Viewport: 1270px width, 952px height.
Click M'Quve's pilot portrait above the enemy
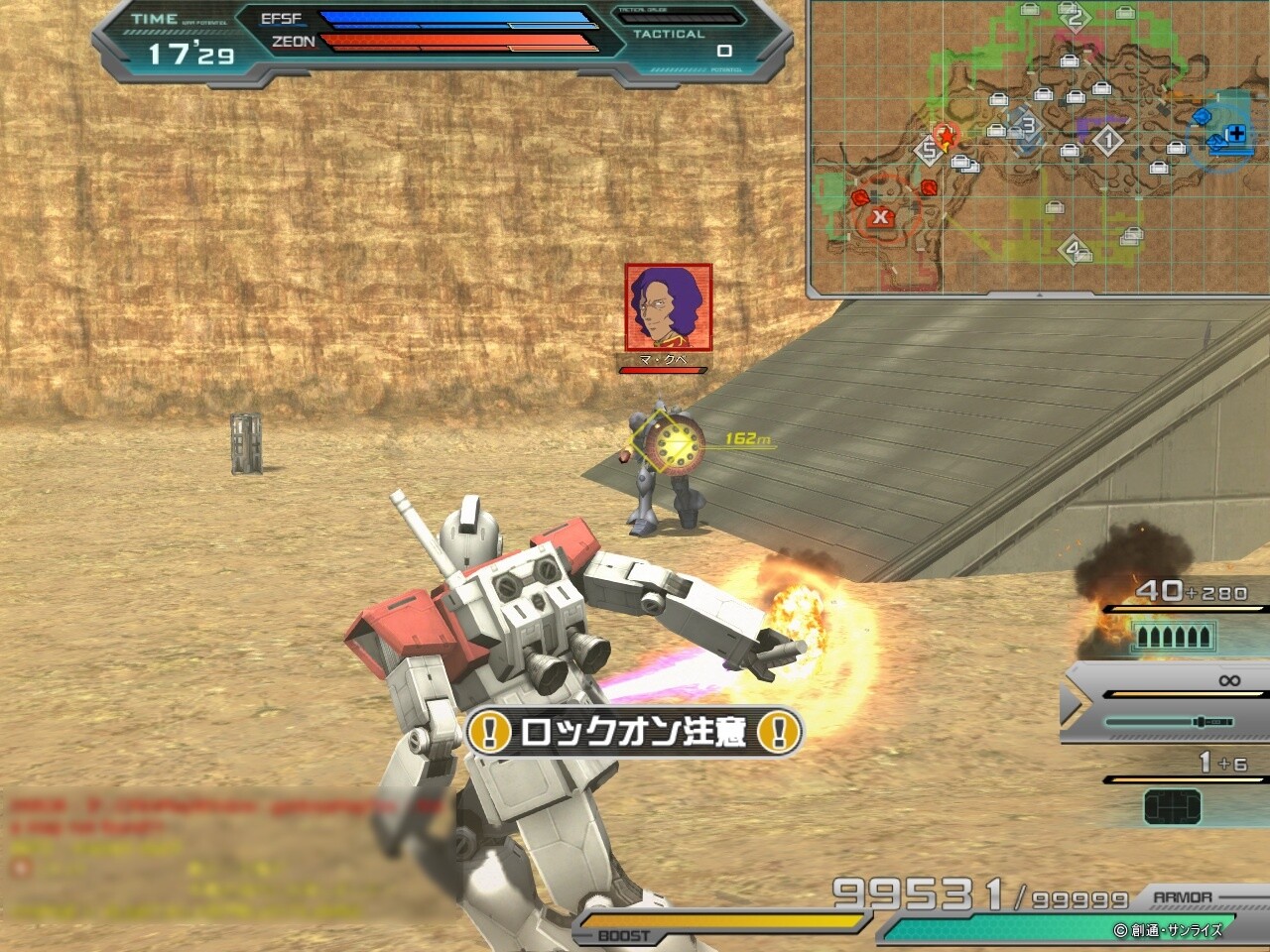coord(668,306)
